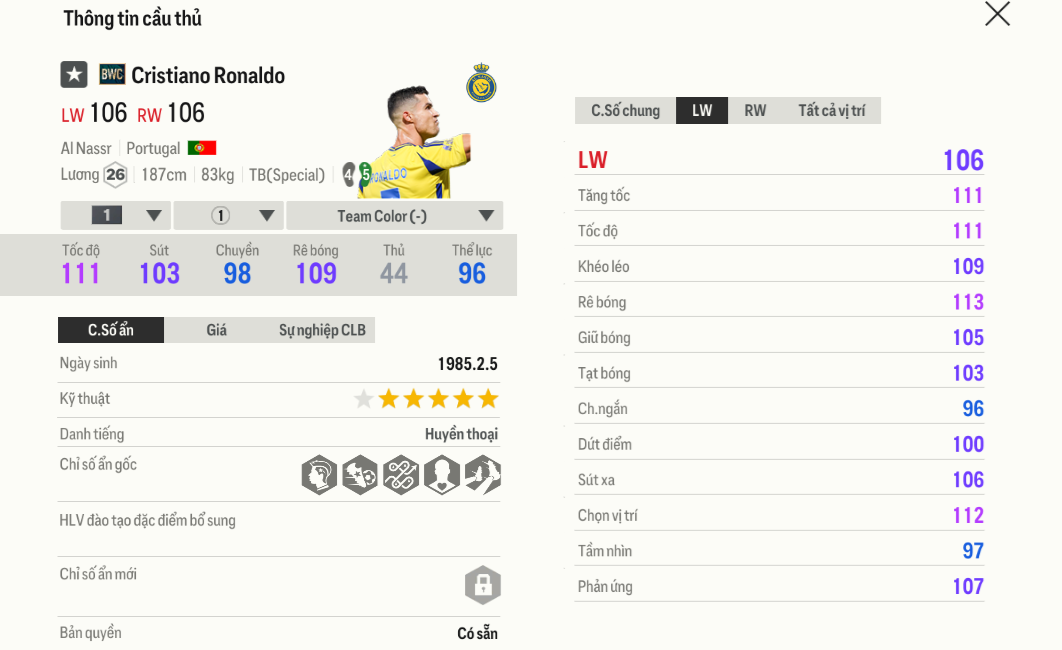Show RW position stats tab
This screenshot has width=1062, height=650.
tap(755, 111)
